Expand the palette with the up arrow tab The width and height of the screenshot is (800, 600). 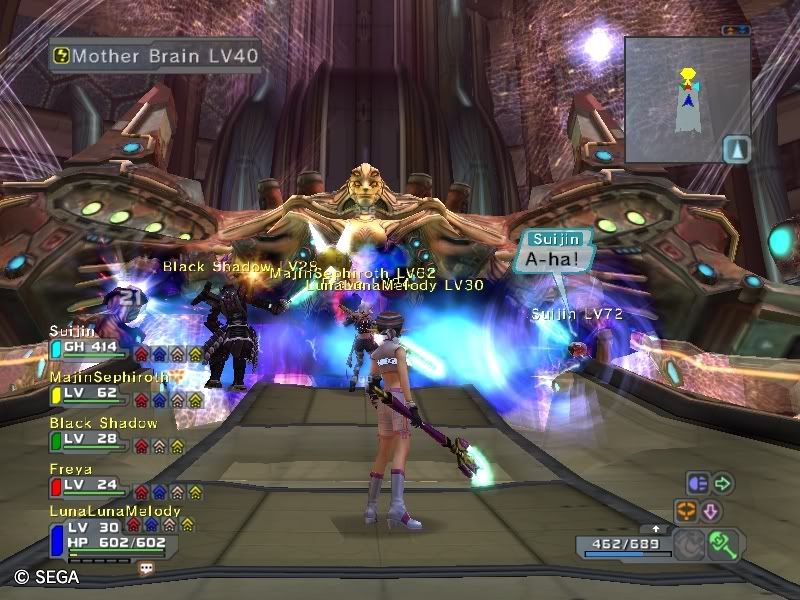pos(655,528)
